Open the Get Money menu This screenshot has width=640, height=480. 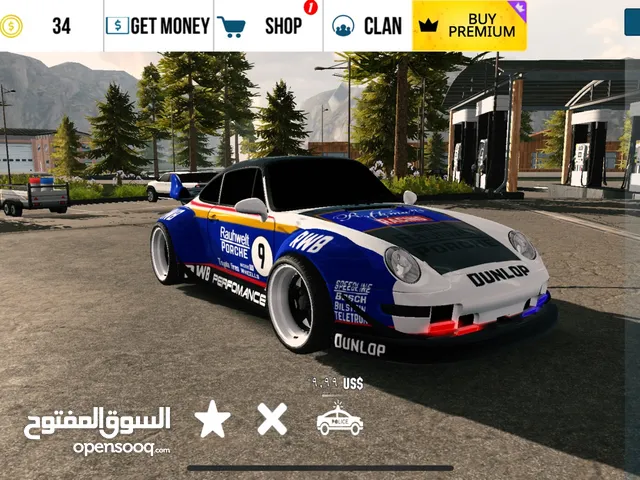(x=158, y=26)
